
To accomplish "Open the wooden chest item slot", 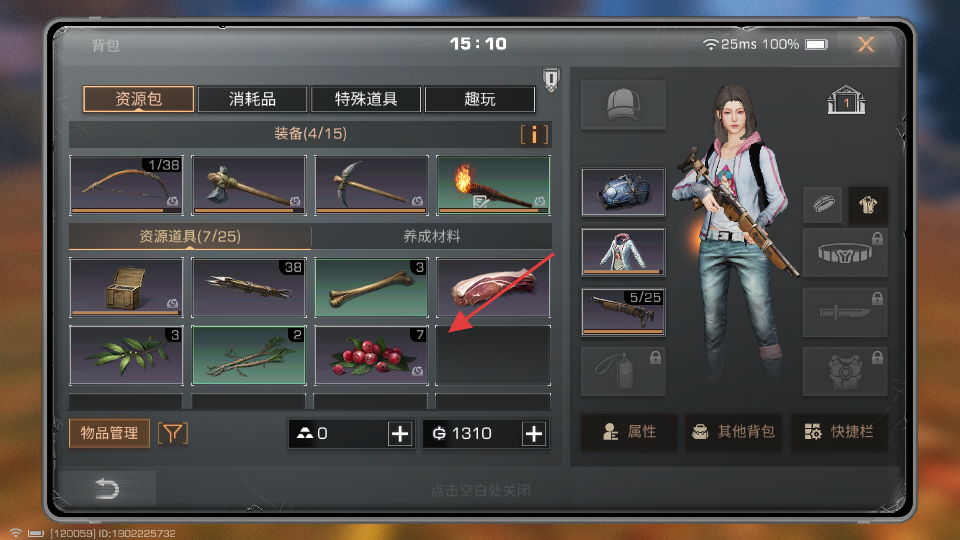I will 126,288.
